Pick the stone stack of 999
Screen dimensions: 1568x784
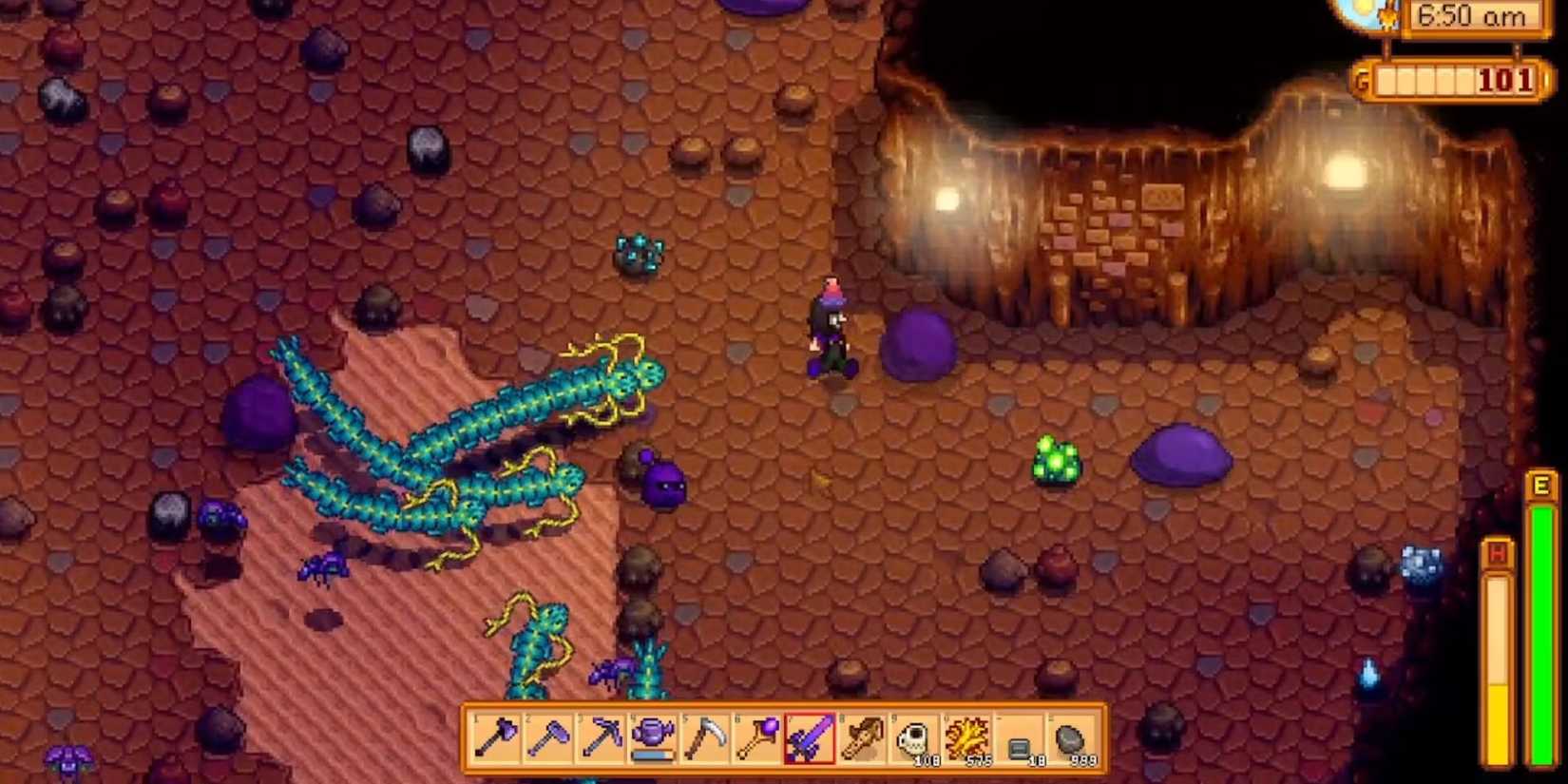[x=1072, y=738]
